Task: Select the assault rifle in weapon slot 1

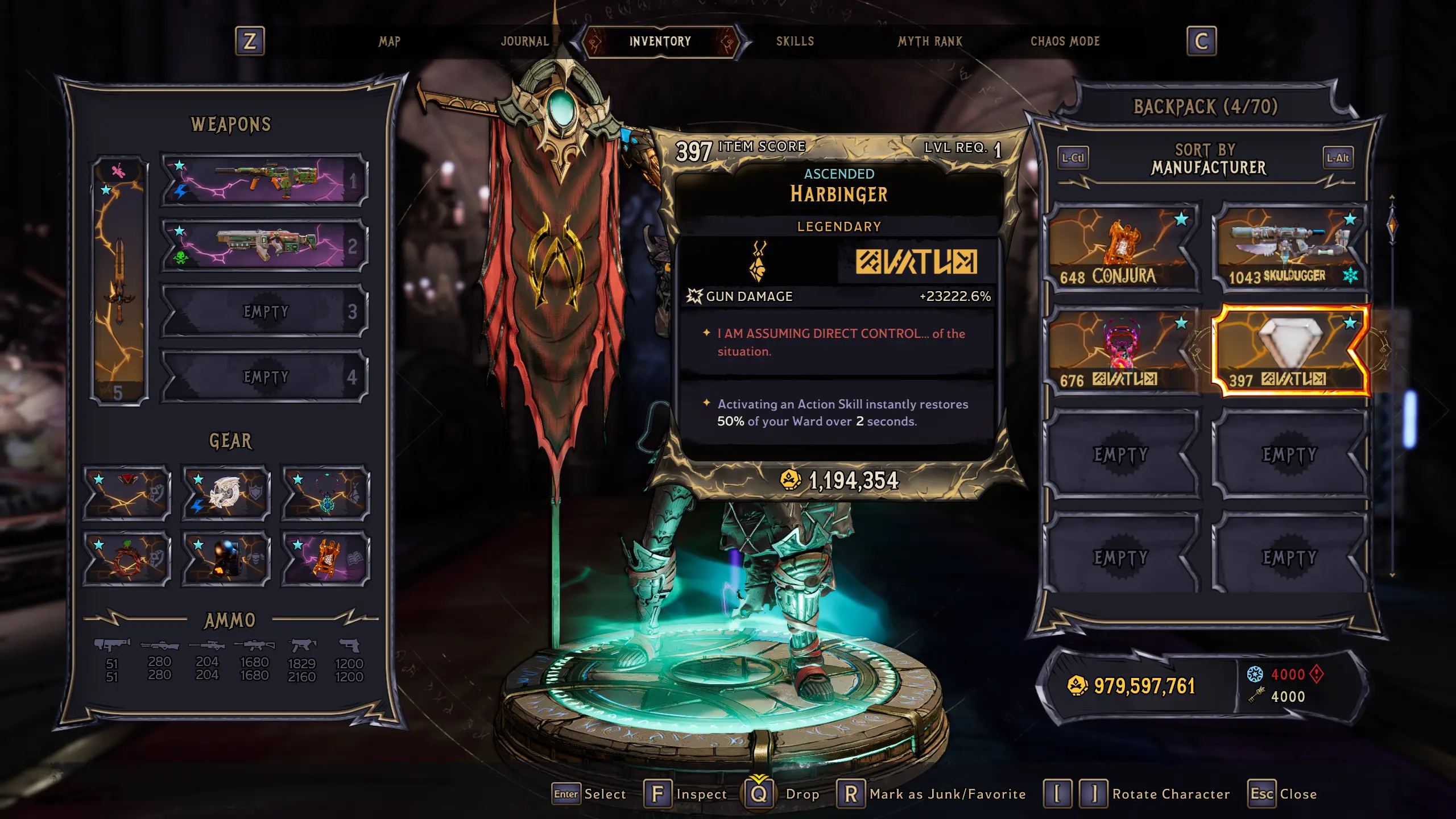Action: [x=264, y=181]
